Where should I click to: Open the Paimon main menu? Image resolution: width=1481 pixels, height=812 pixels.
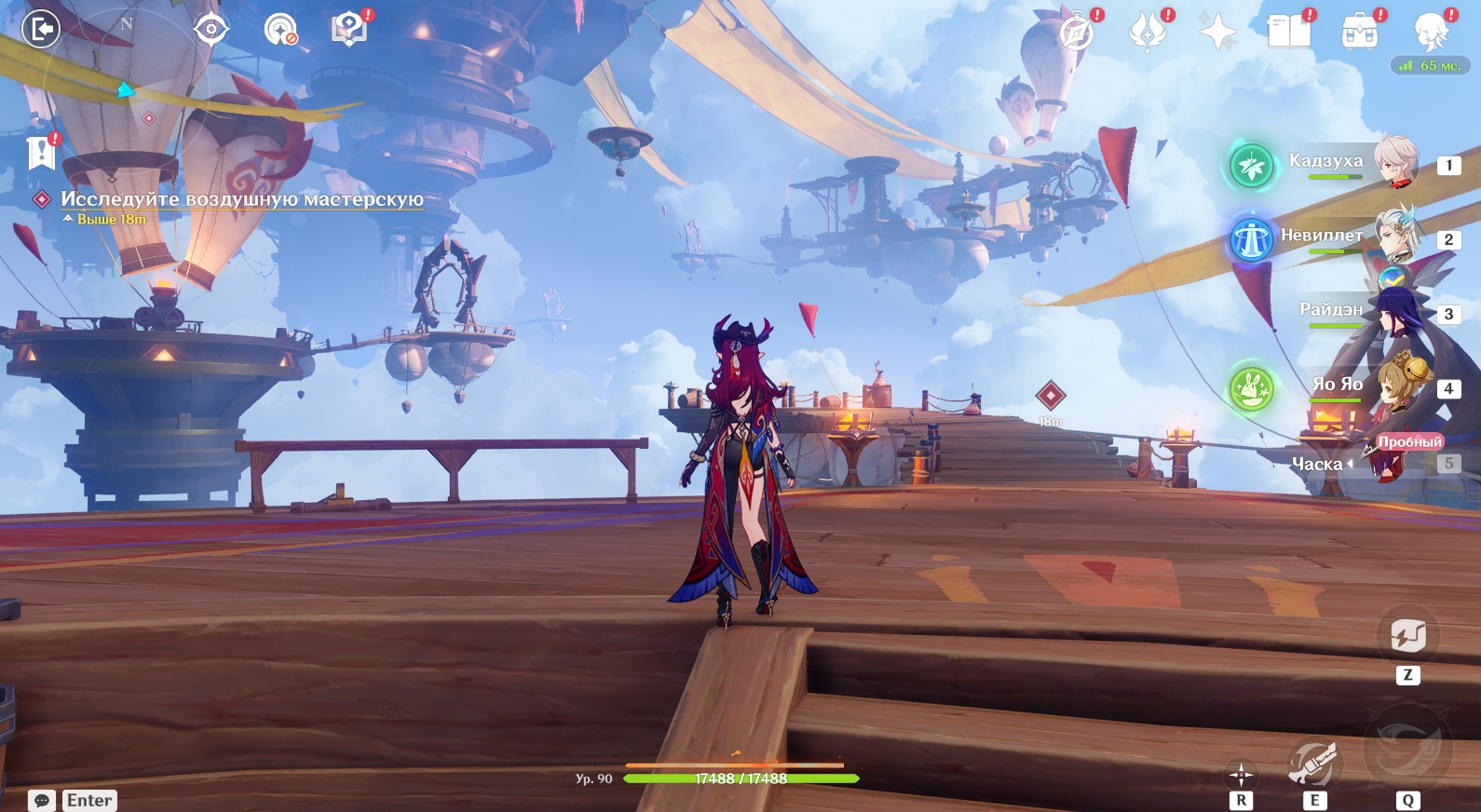click(x=1431, y=33)
